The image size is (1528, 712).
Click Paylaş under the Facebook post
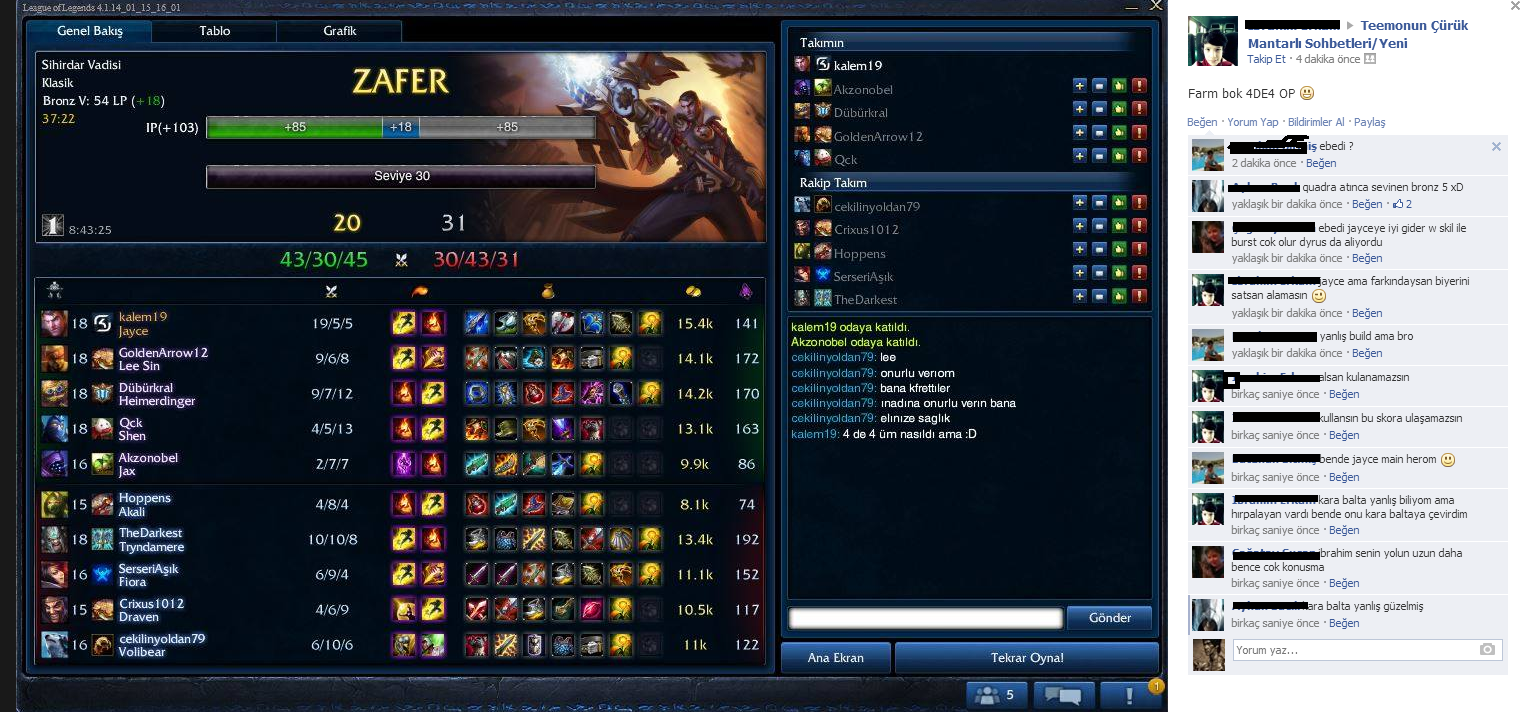coord(1369,122)
